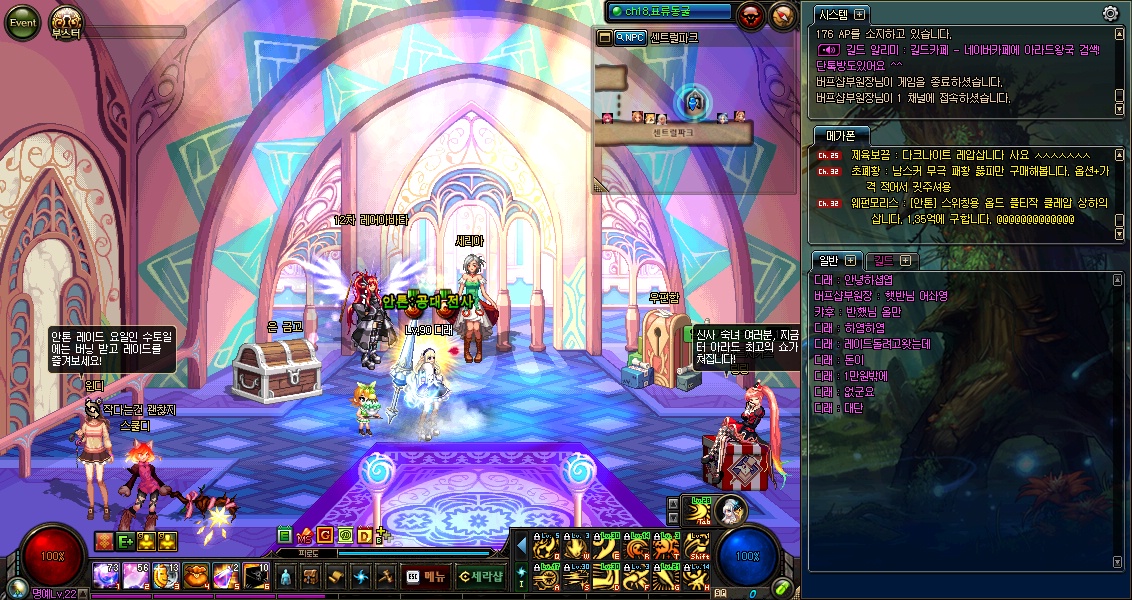This screenshot has height=600, width=1132.
Task: Use the orange pouch item in quickslot
Action: [x=195, y=576]
